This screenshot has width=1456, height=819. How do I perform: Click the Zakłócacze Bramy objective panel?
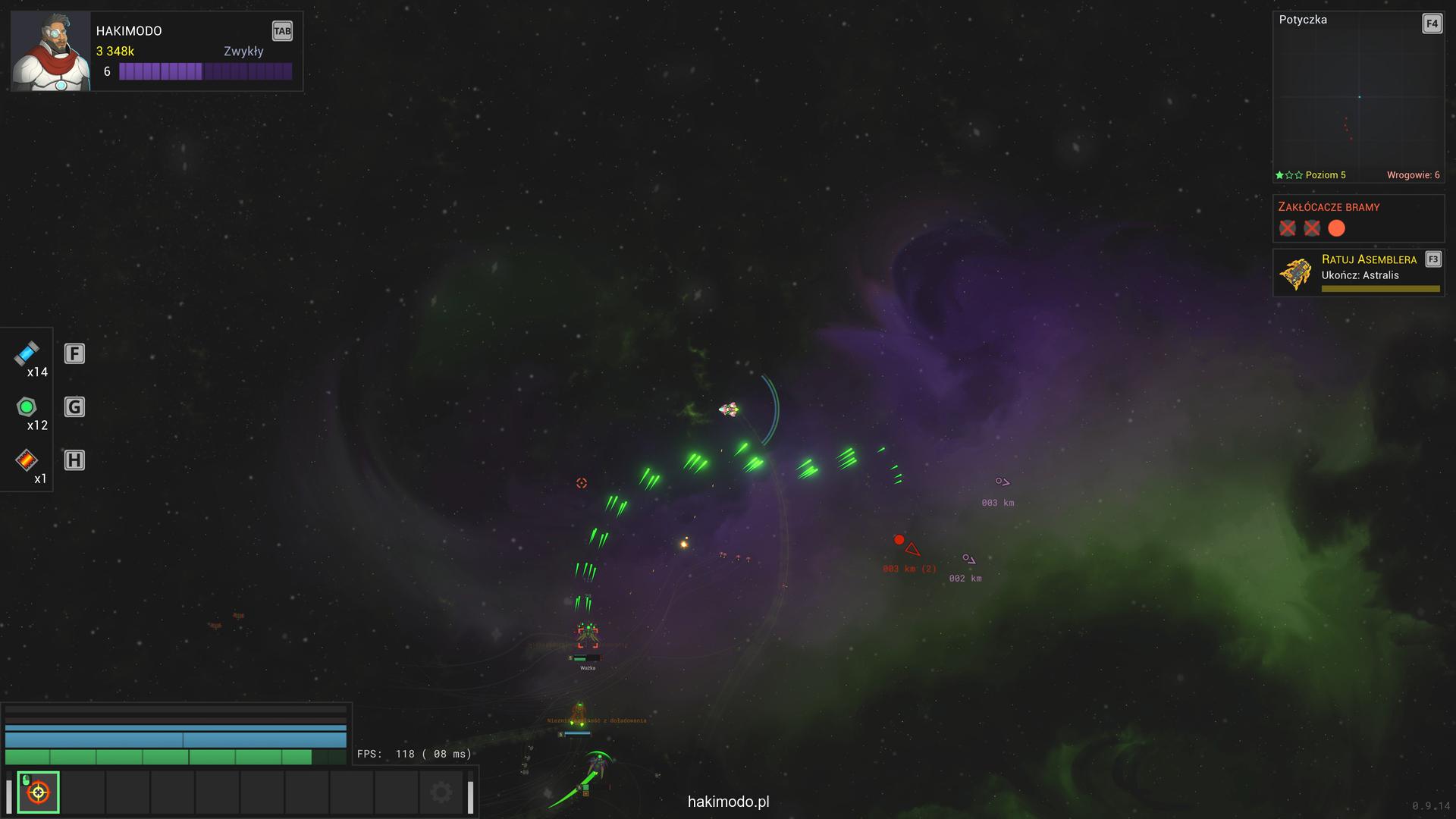(x=1357, y=218)
